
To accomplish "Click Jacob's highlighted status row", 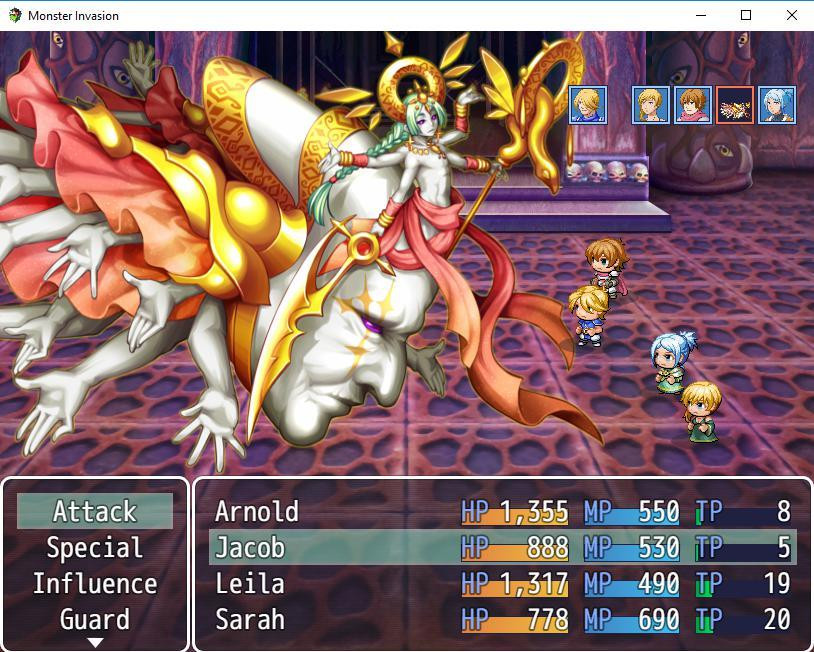I will (502, 548).
